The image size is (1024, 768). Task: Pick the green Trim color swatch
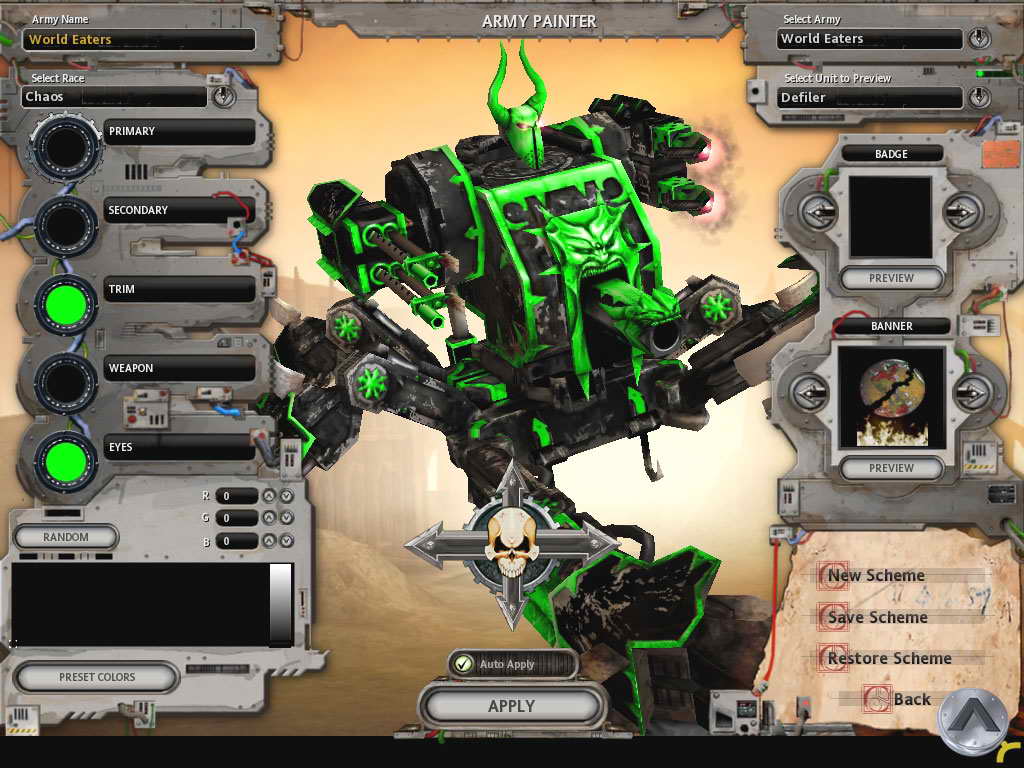[x=66, y=305]
